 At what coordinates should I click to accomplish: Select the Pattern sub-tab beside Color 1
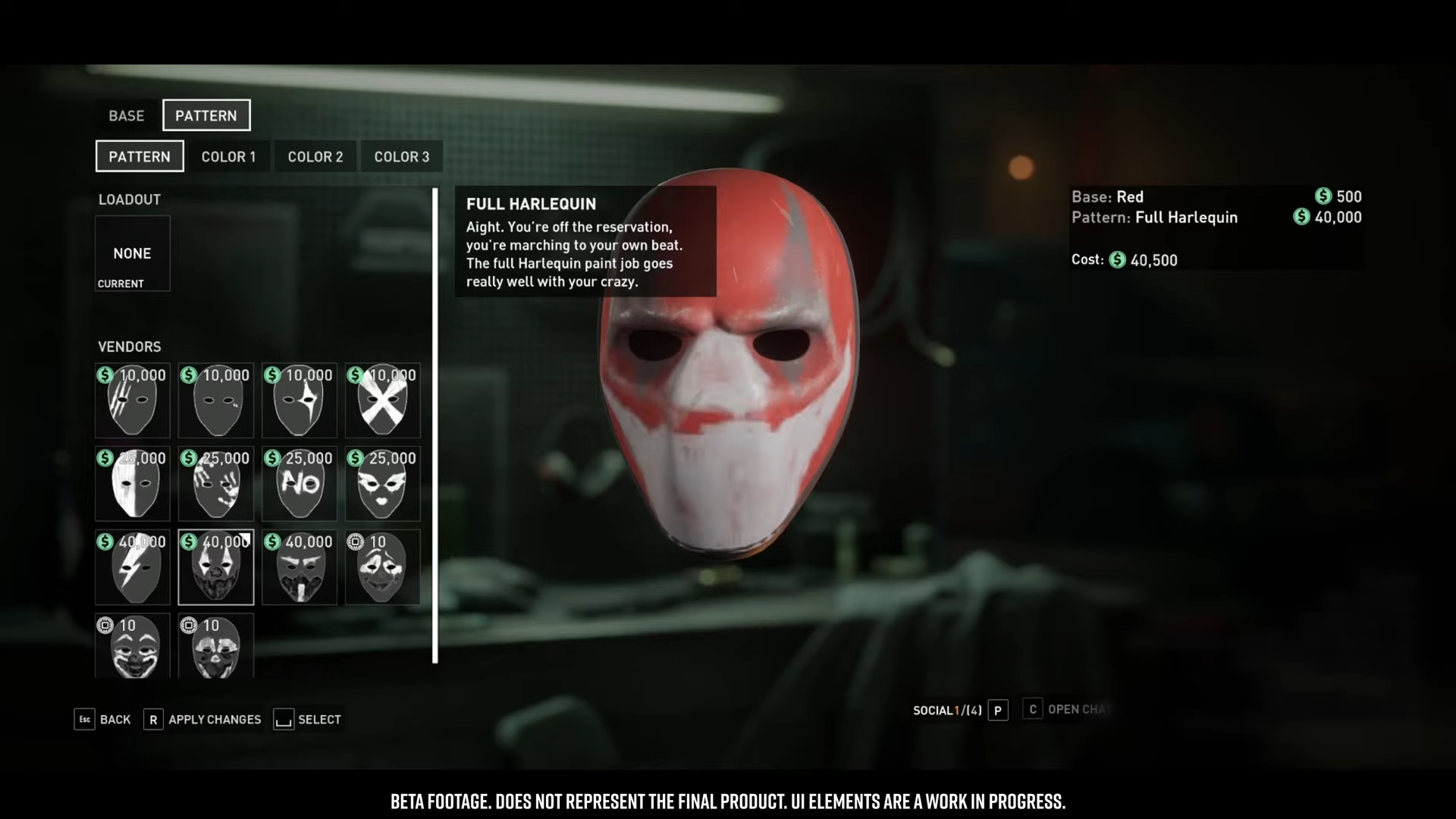click(140, 157)
